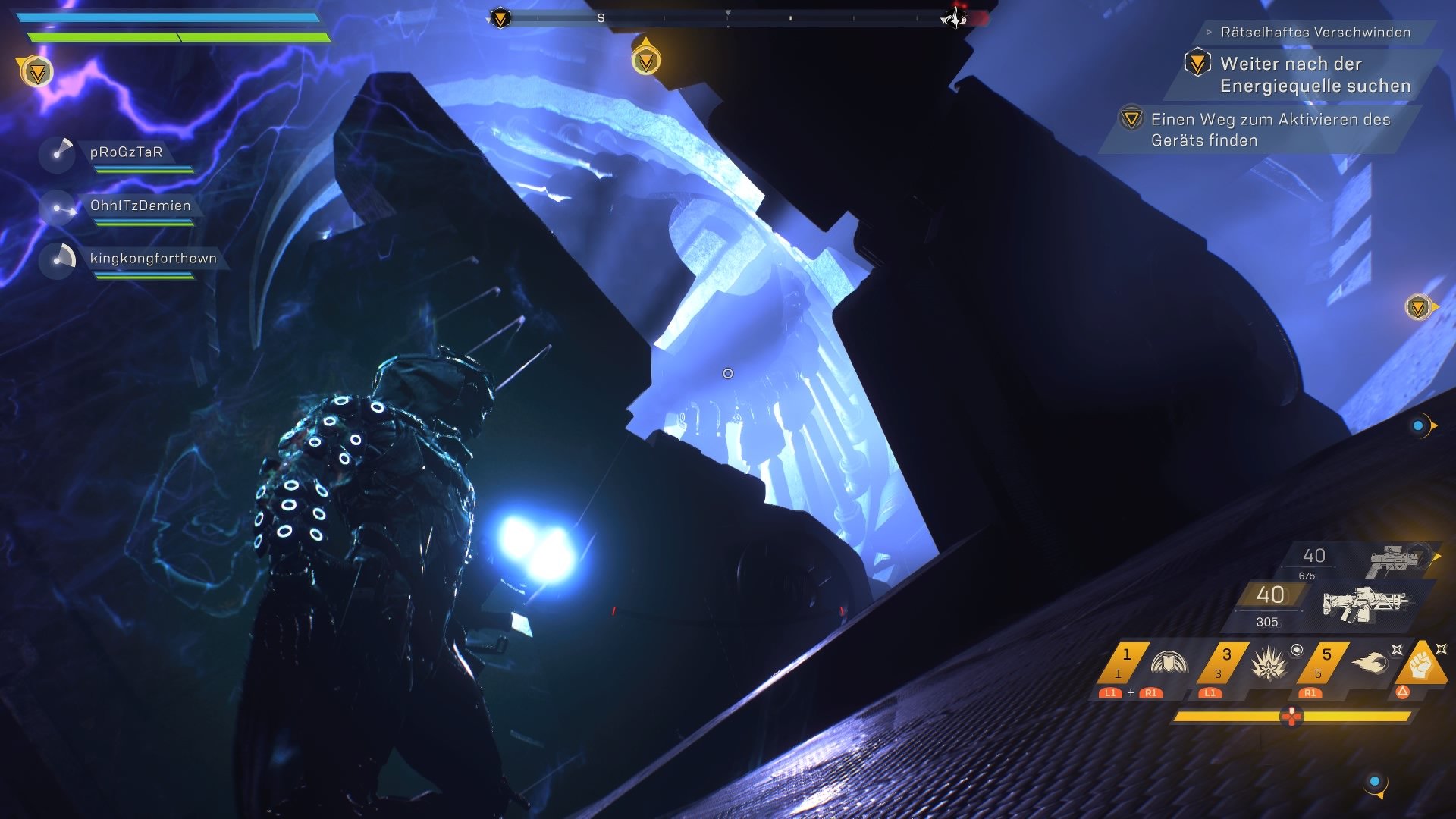
Task: Select squad member kingkongforthewn
Action: (153, 259)
